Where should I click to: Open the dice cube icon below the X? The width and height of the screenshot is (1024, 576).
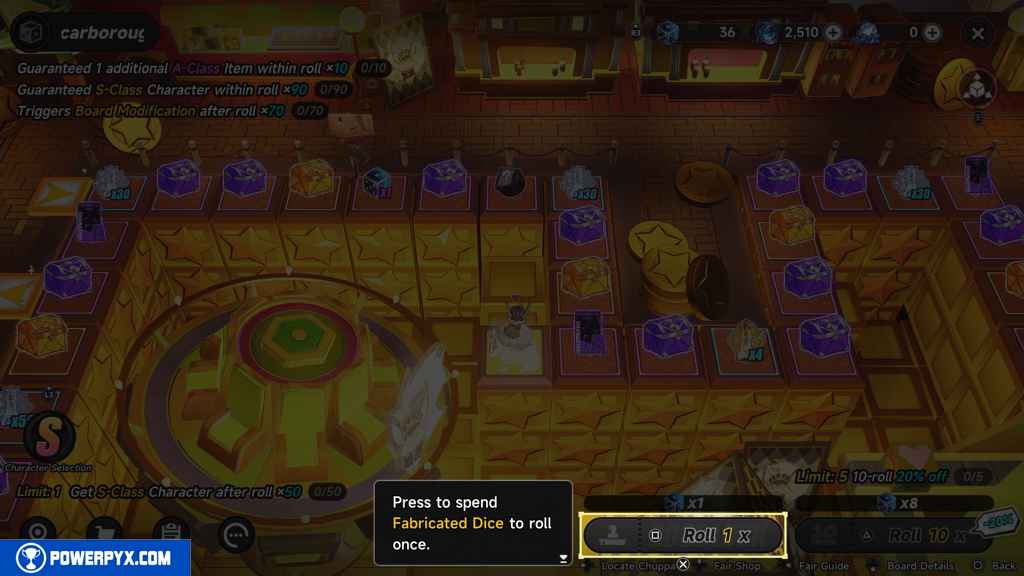coord(977,87)
